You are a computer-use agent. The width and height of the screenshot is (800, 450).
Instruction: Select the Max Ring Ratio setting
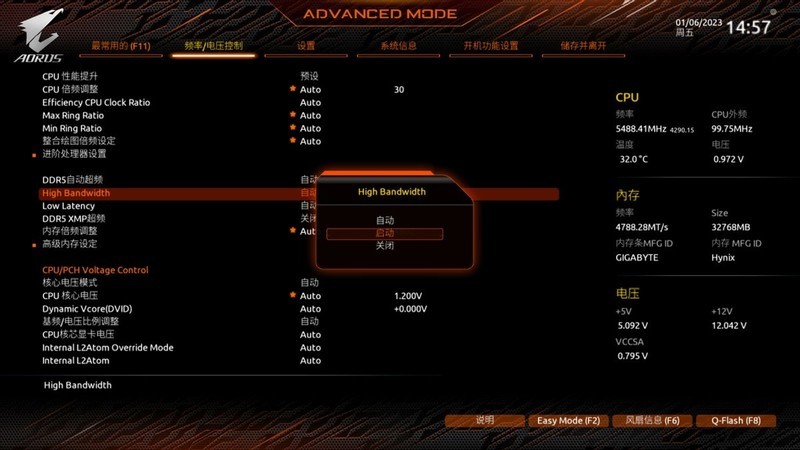(x=72, y=115)
